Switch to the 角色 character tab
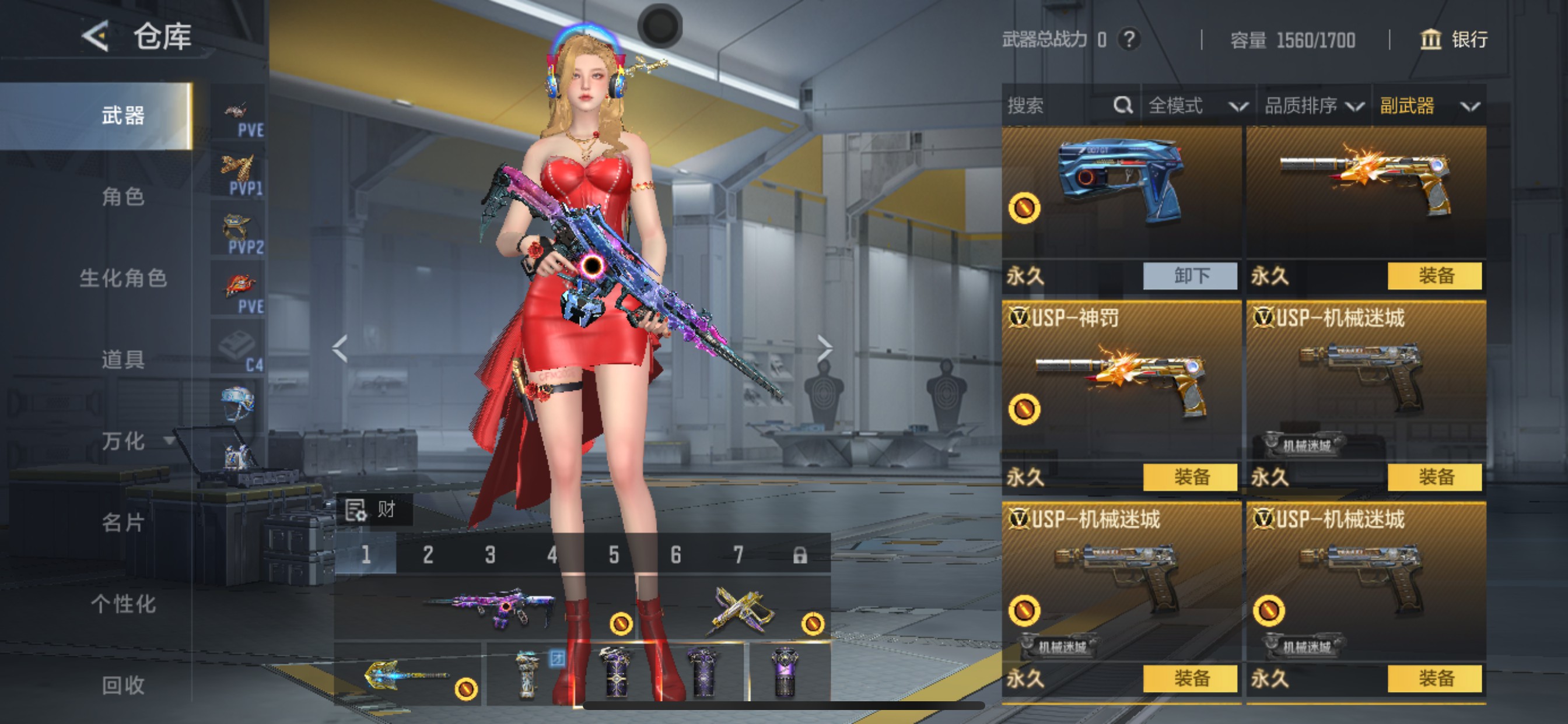The image size is (1568, 724). pyautogui.click(x=123, y=197)
